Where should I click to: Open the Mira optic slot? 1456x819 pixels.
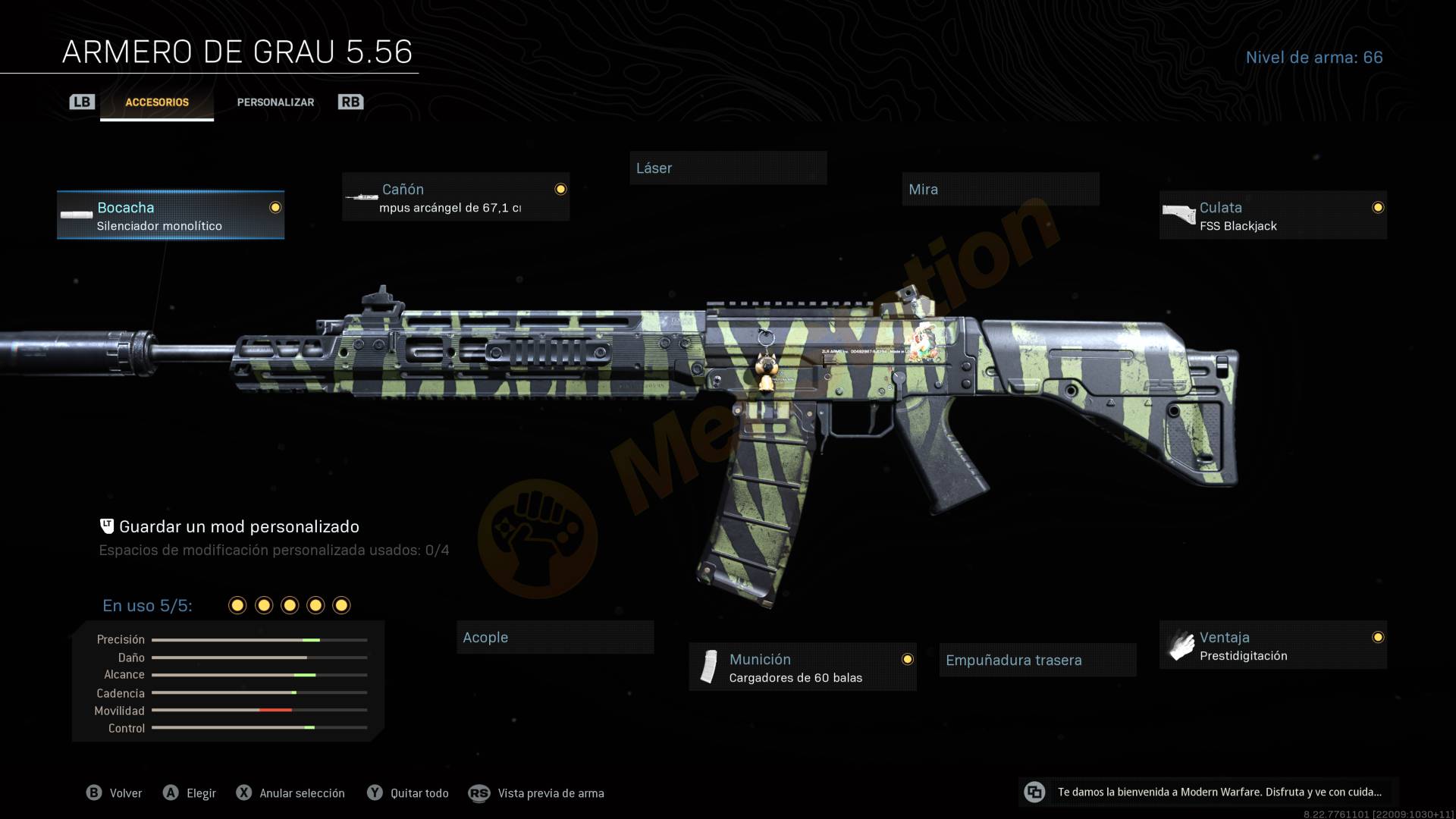[x=999, y=190]
